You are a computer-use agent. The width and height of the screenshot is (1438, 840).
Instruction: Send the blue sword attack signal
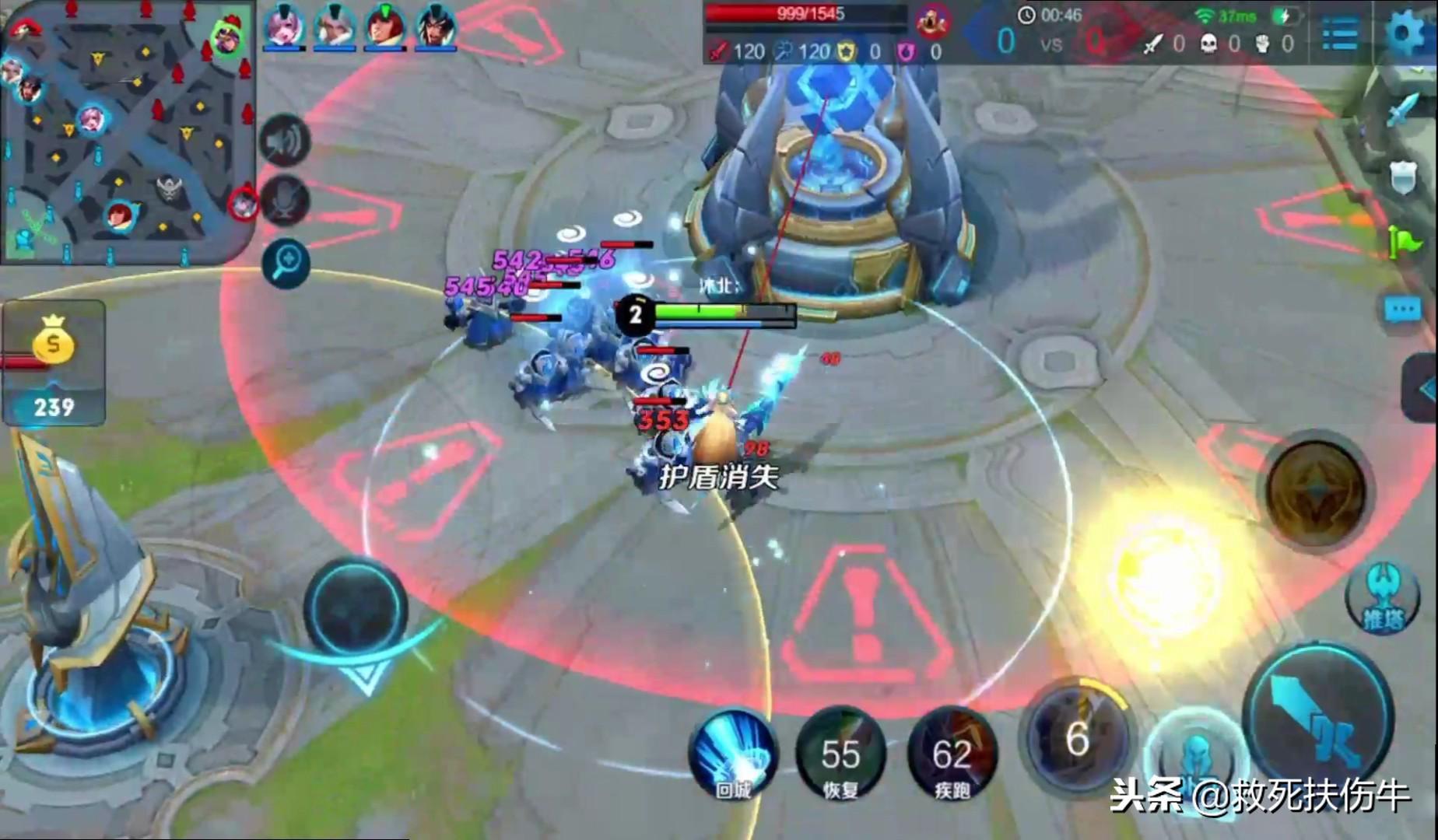coord(1401,109)
